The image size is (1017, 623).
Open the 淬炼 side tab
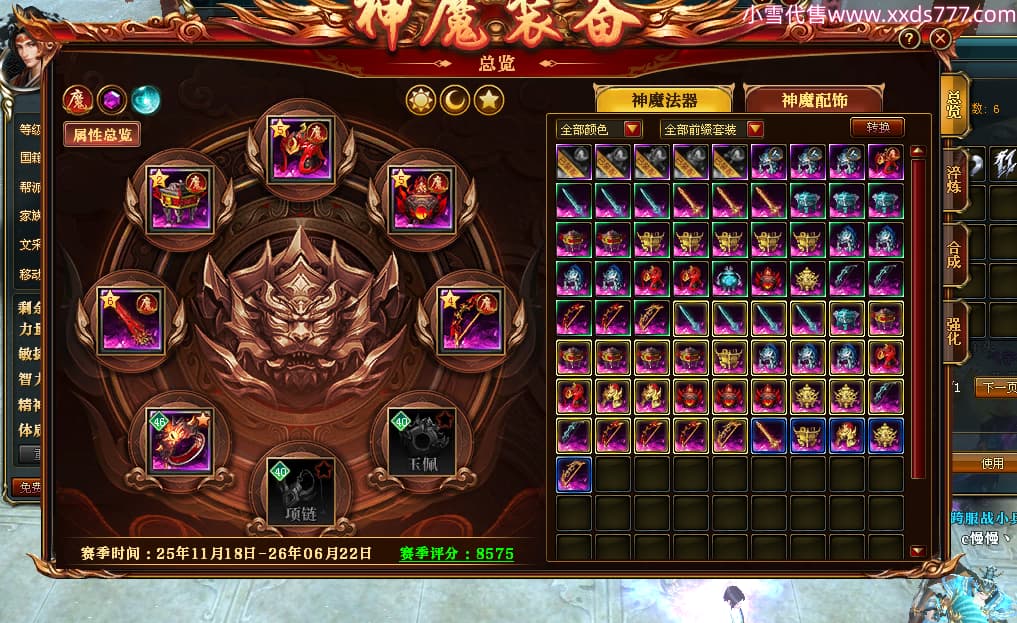(955, 177)
